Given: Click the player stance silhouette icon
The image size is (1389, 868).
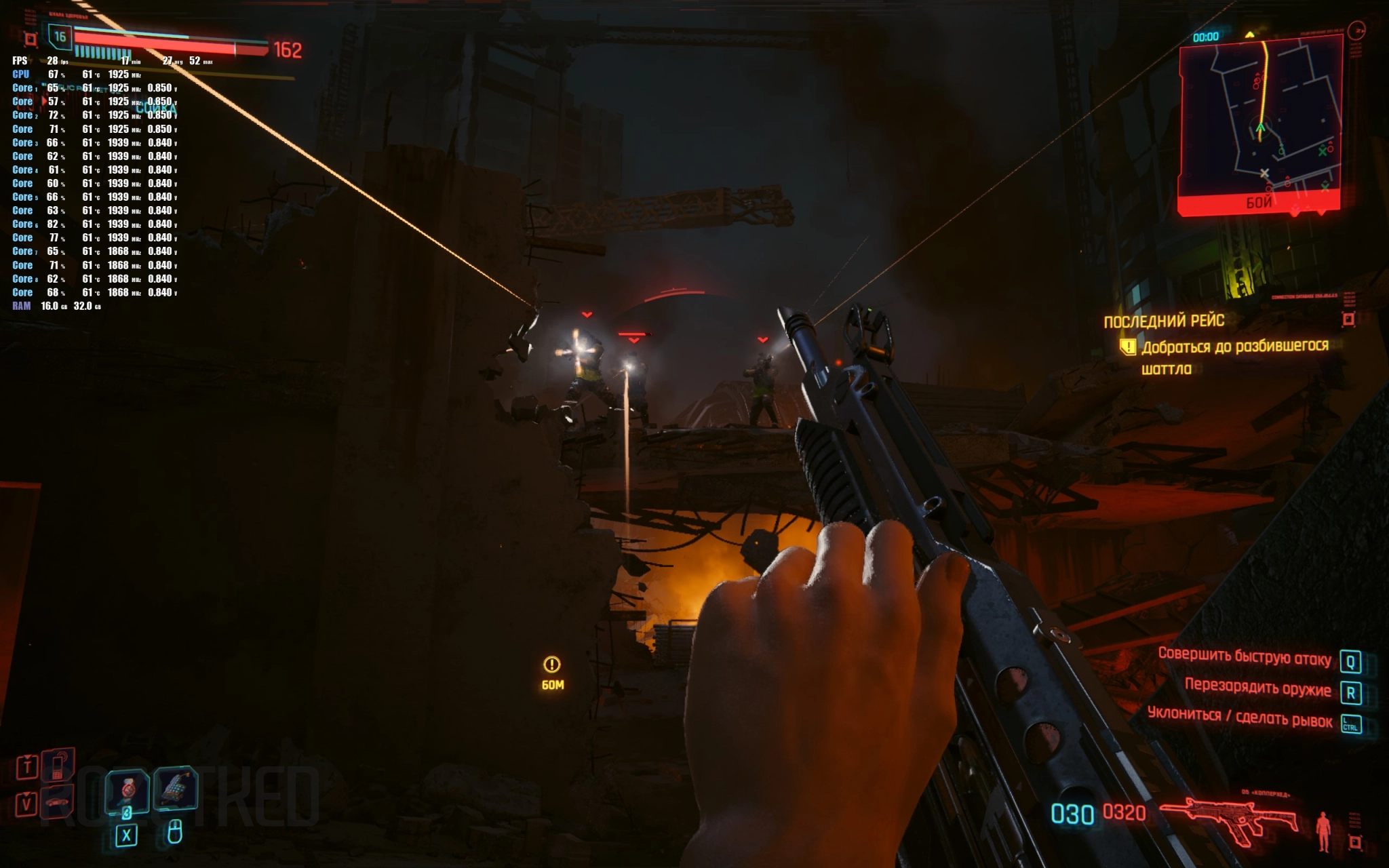Looking at the screenshot, I should tap(1322, 831).
